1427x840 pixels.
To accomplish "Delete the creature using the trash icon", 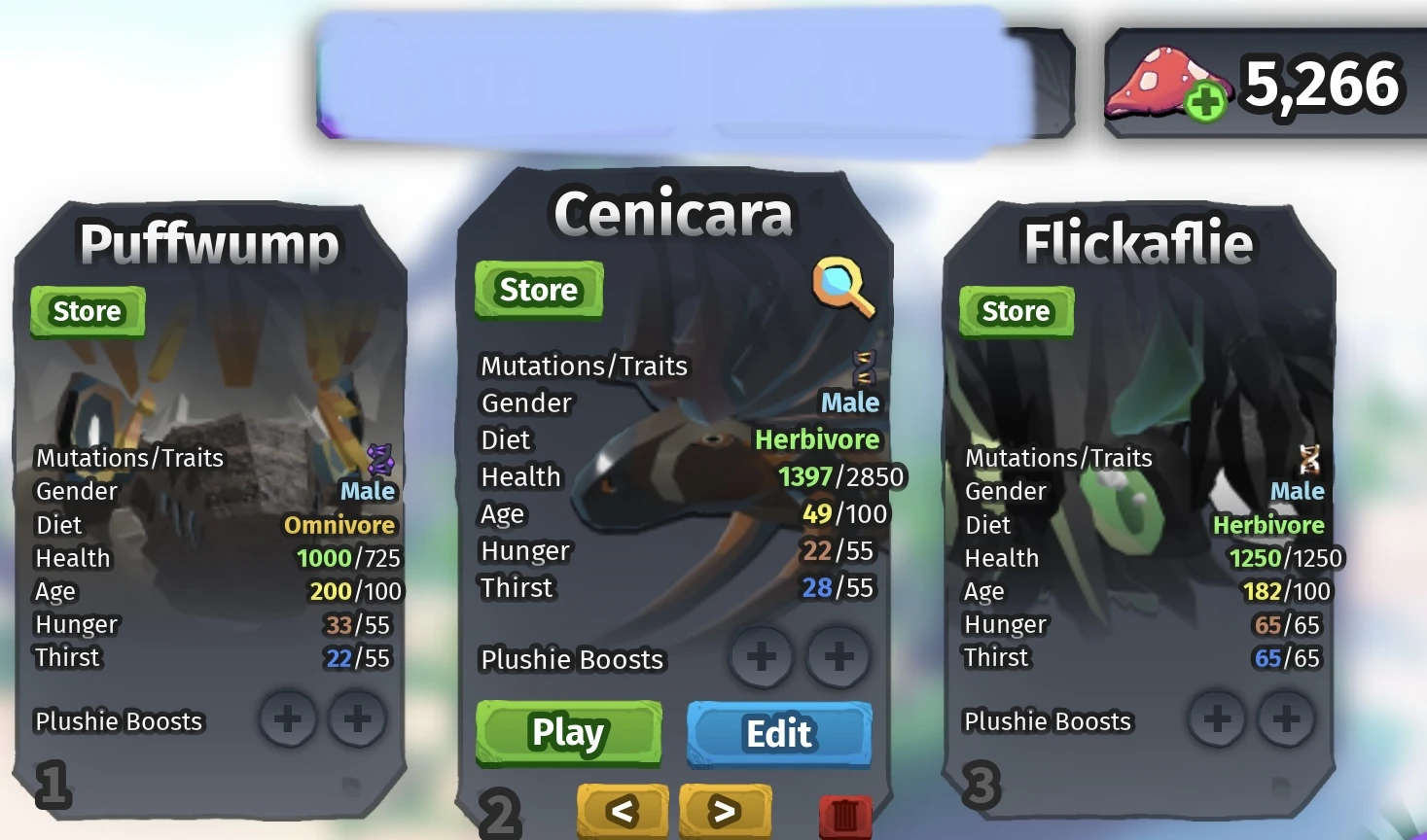I will pyautogui.click(x=842, y=815).
